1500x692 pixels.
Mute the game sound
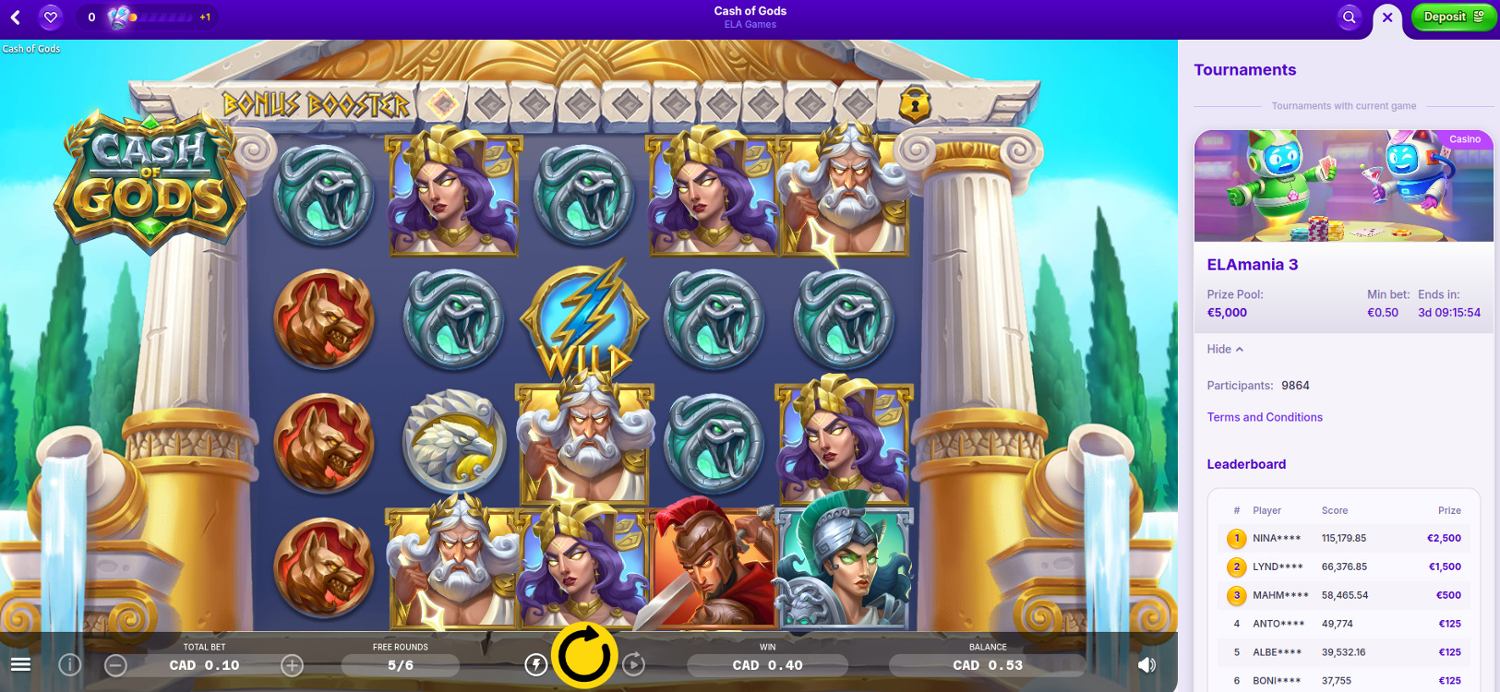(1147, 665)
